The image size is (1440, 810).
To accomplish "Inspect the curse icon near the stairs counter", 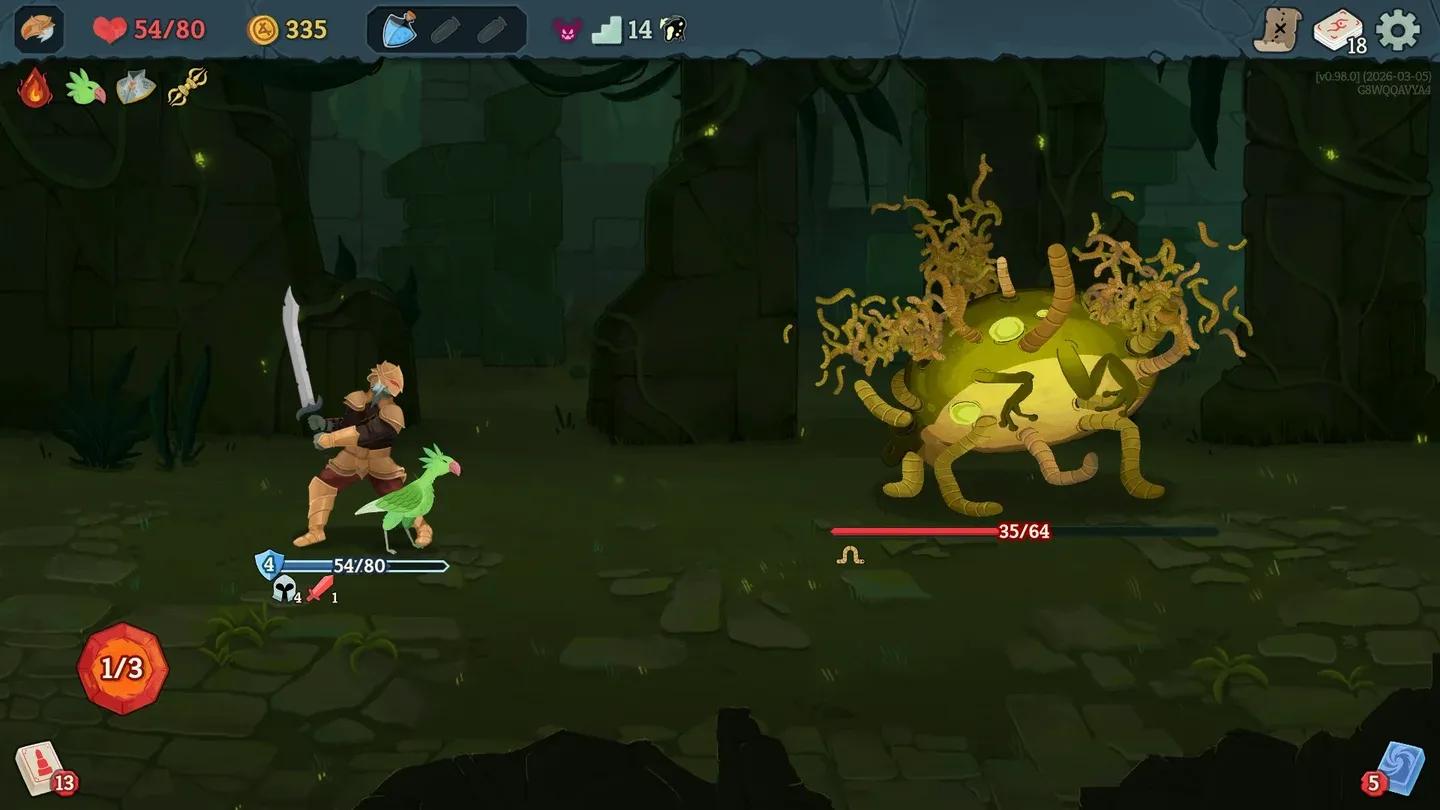I will (x=567, y=28).
